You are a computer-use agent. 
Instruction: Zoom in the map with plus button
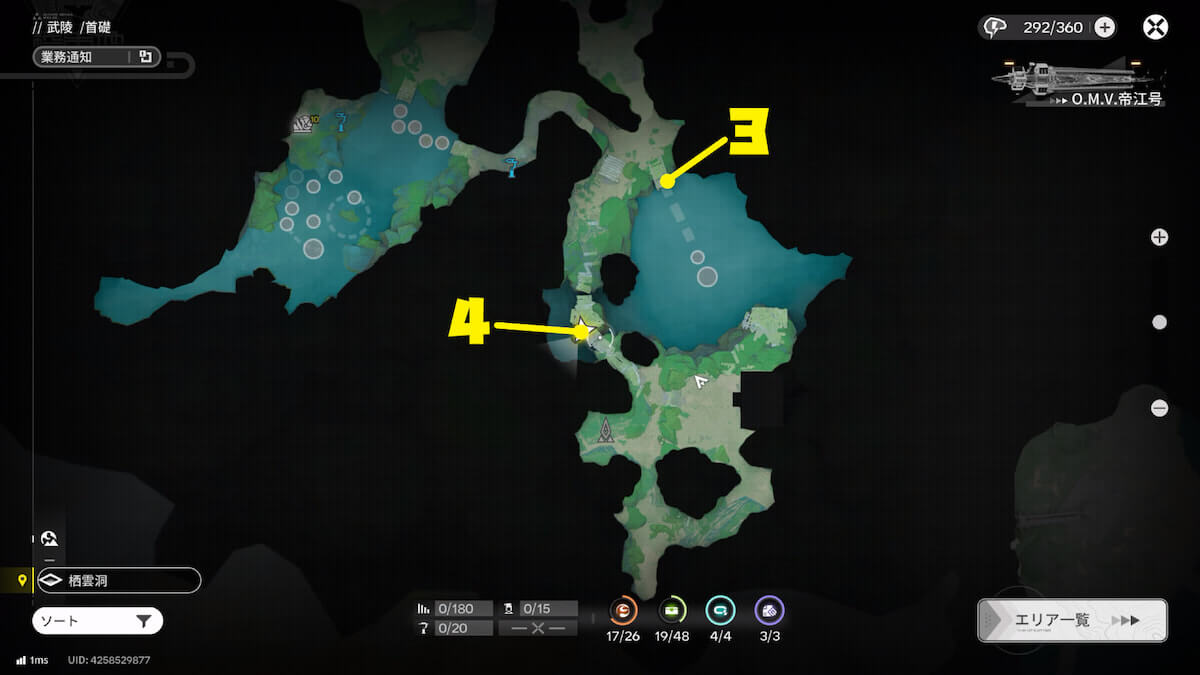point(1159,237)
